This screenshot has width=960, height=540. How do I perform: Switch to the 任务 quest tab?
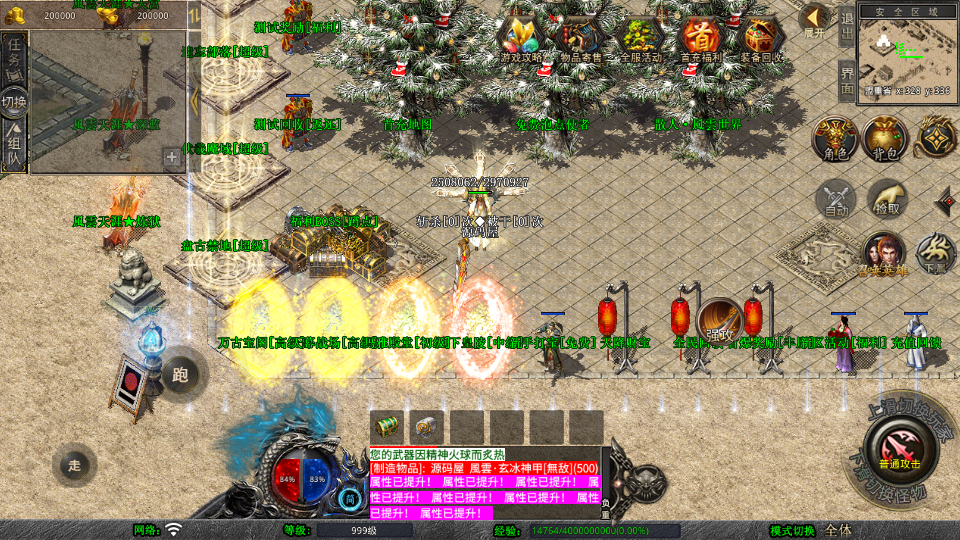[x=14, y=54]
